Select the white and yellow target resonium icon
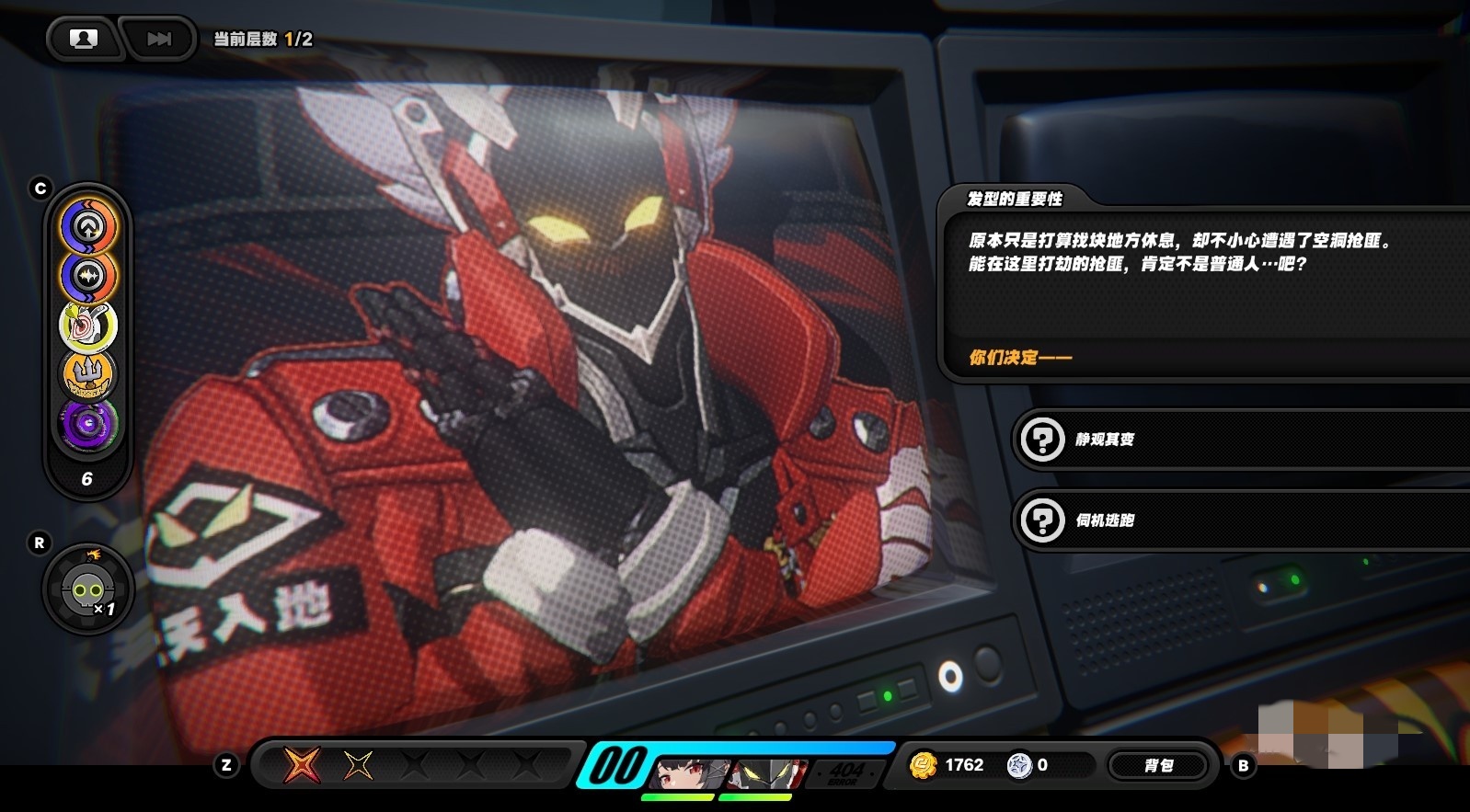 click(88, 326)
